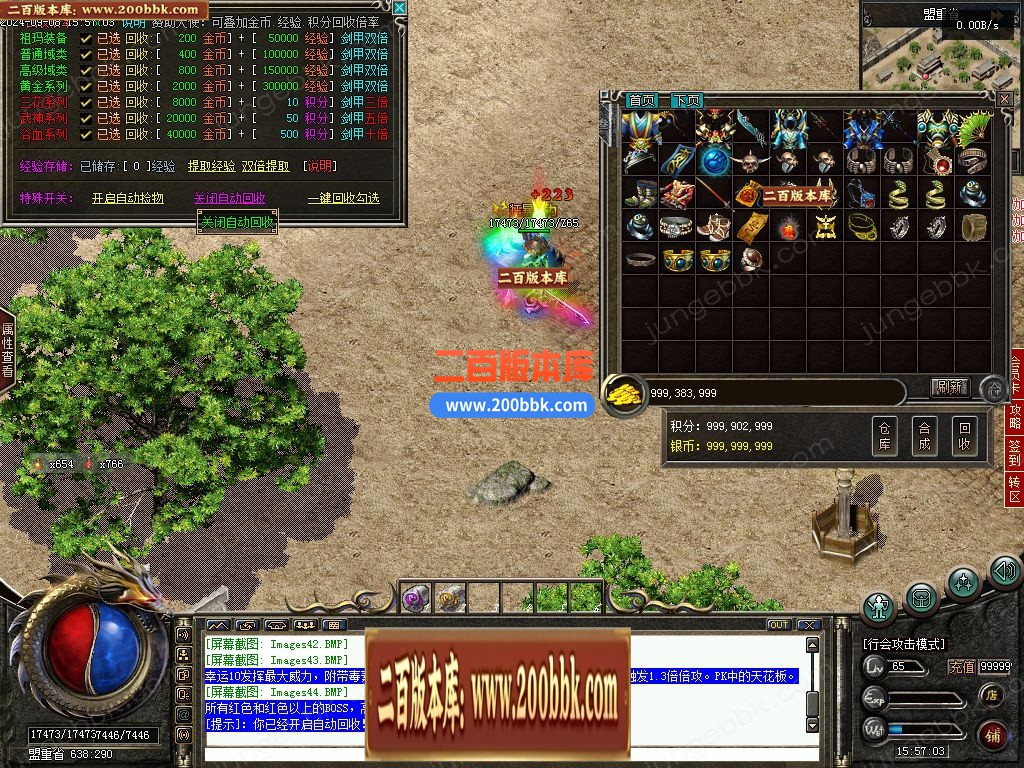Select the green folding fan item

click(974, 127)
